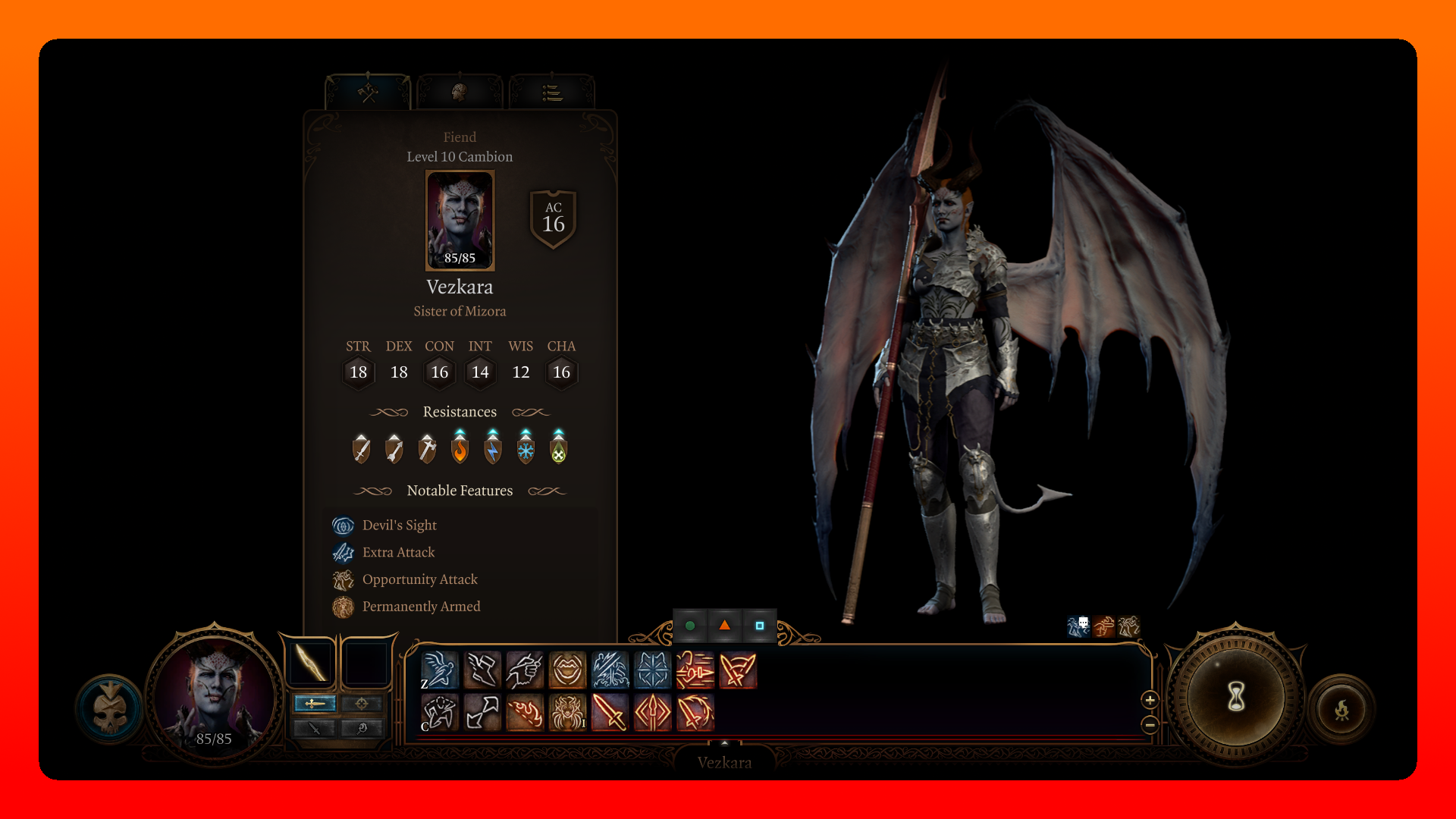End turn with the hourglass button
1456x819 pixels.
(x=1236, y=696)
